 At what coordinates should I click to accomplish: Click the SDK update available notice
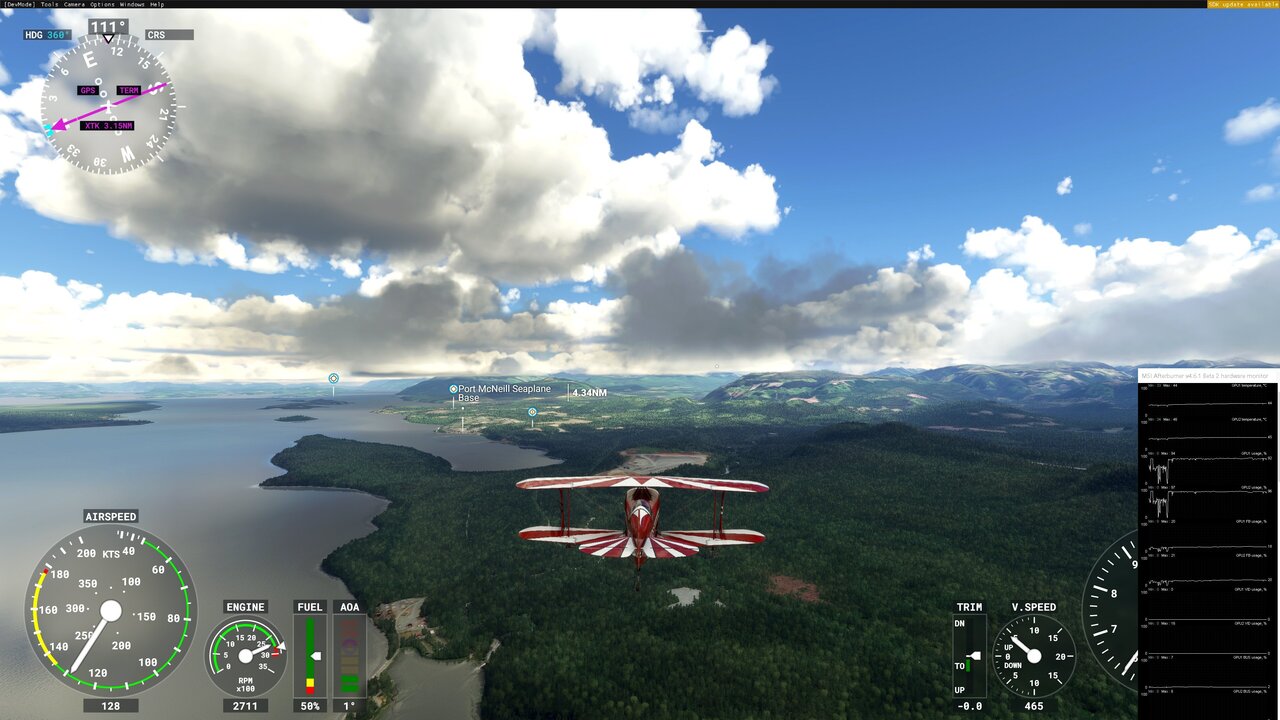click(x=1242, y=4)
